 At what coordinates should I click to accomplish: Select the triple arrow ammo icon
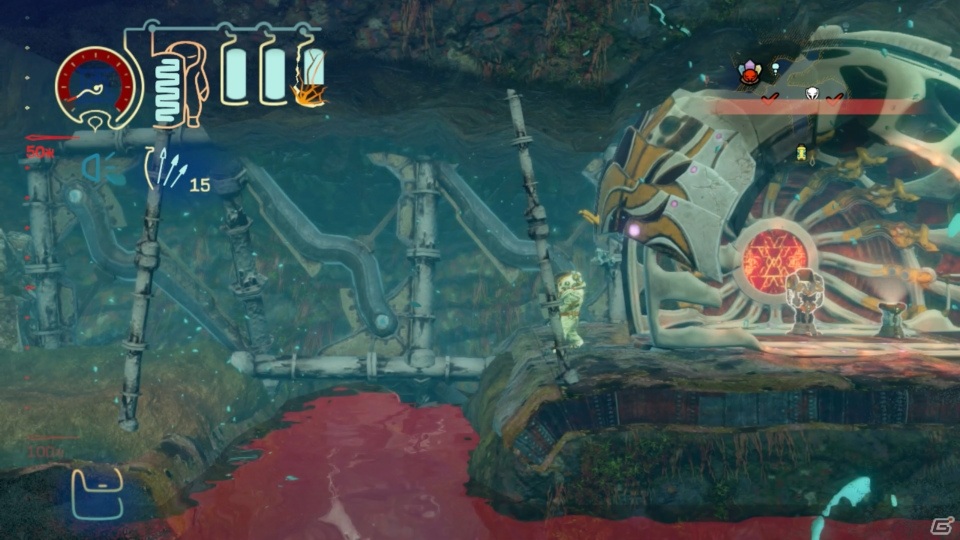pos(166,168)
